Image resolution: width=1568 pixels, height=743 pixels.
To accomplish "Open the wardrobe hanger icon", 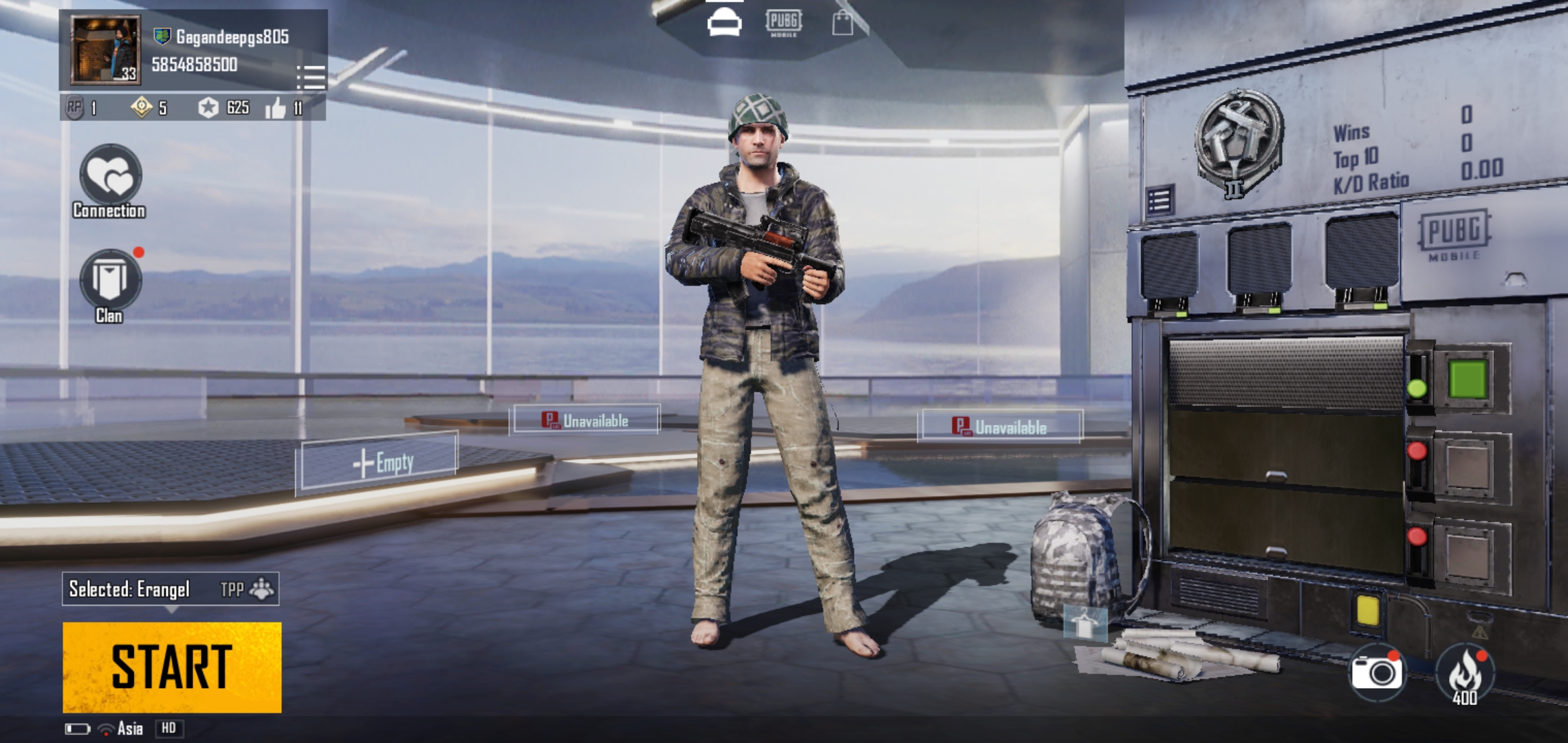I will pos(1085,623).
